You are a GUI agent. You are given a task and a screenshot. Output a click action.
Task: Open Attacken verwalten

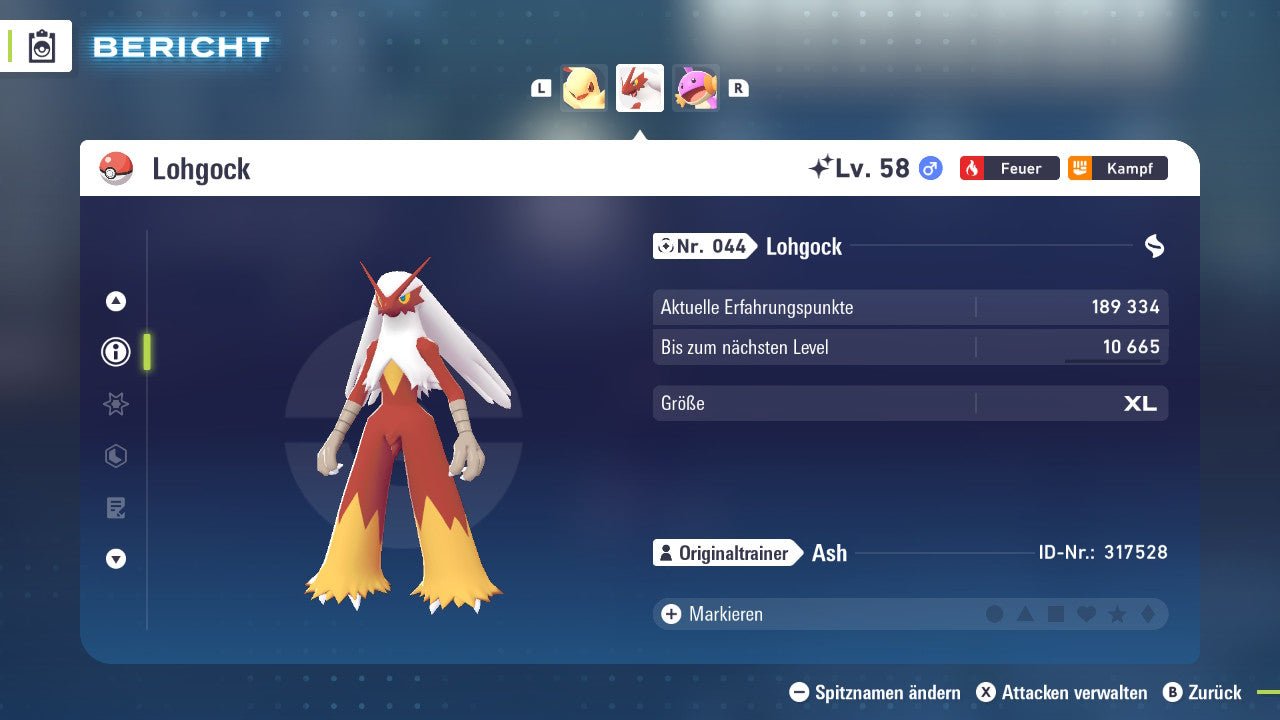[1063, 692]
